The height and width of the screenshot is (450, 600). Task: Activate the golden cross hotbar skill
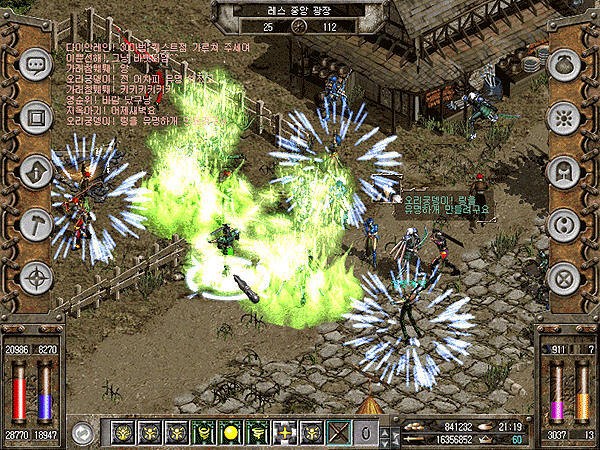pos(283,432)
